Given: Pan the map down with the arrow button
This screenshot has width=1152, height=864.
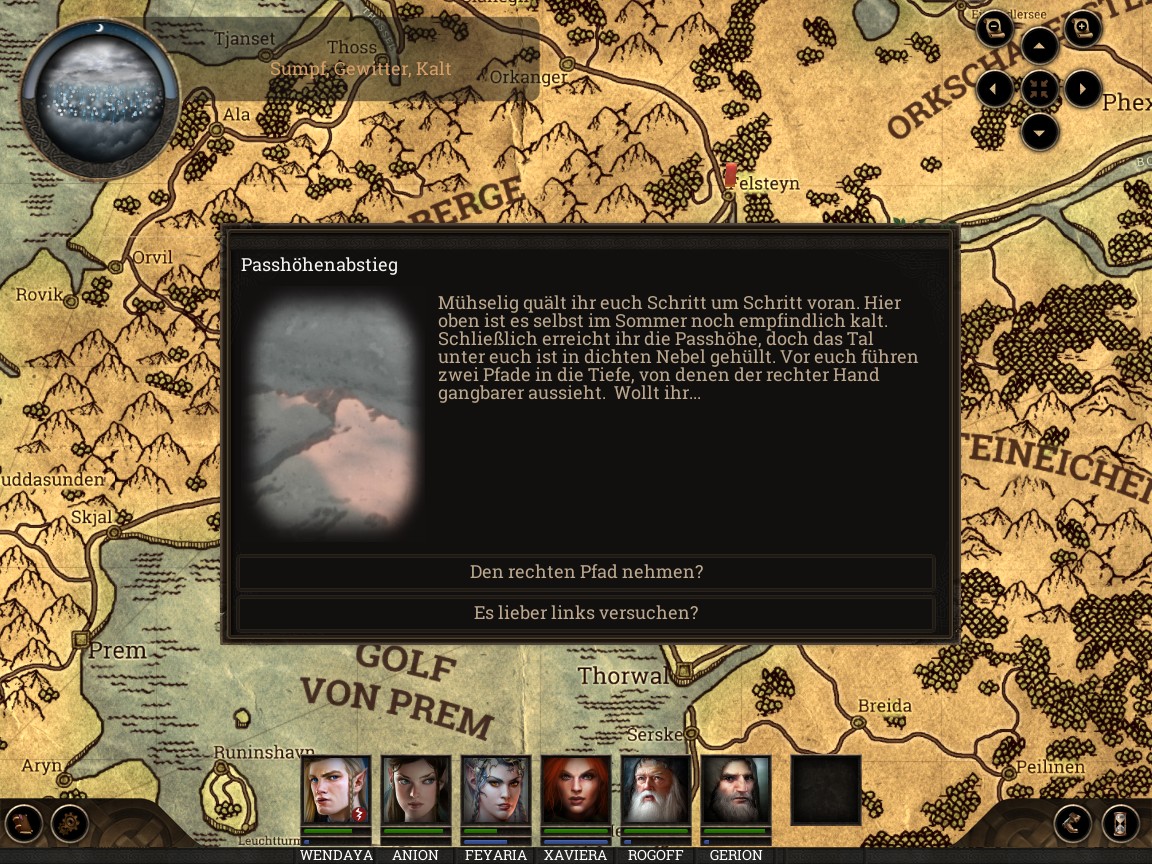Looking at the screenshot, I should (1040, 131).
